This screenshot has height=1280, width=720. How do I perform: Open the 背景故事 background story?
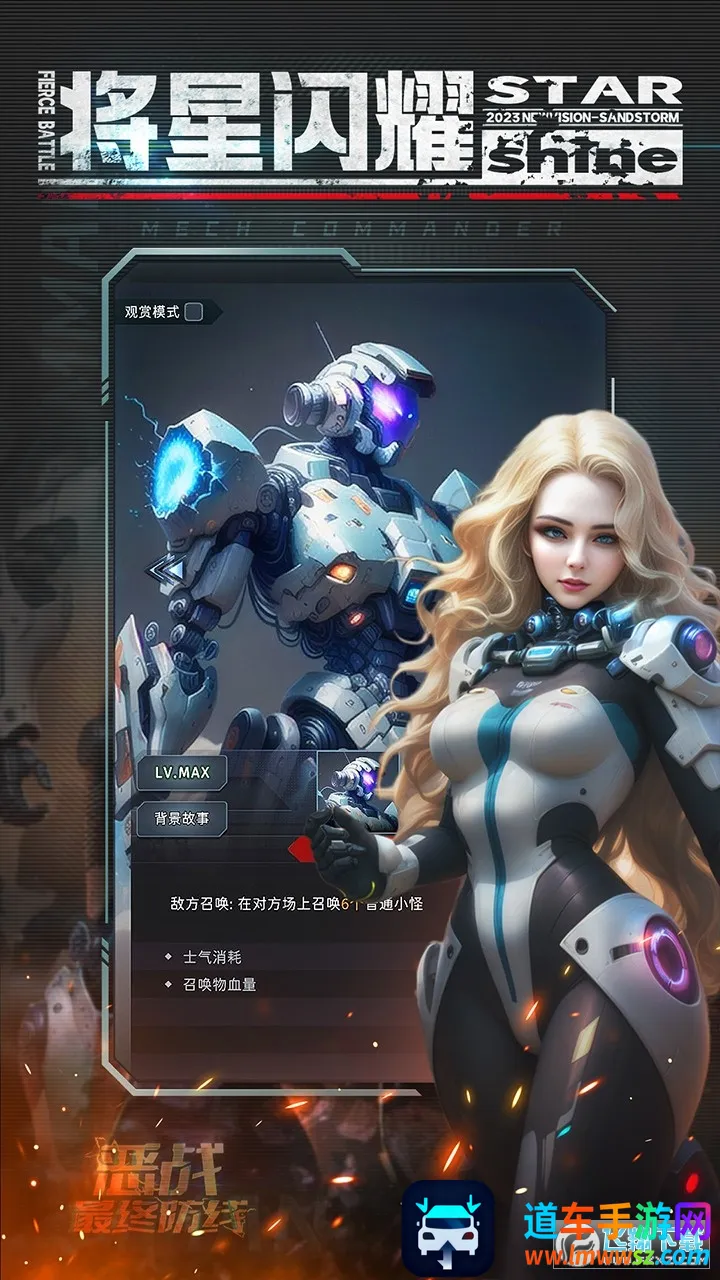183,818
